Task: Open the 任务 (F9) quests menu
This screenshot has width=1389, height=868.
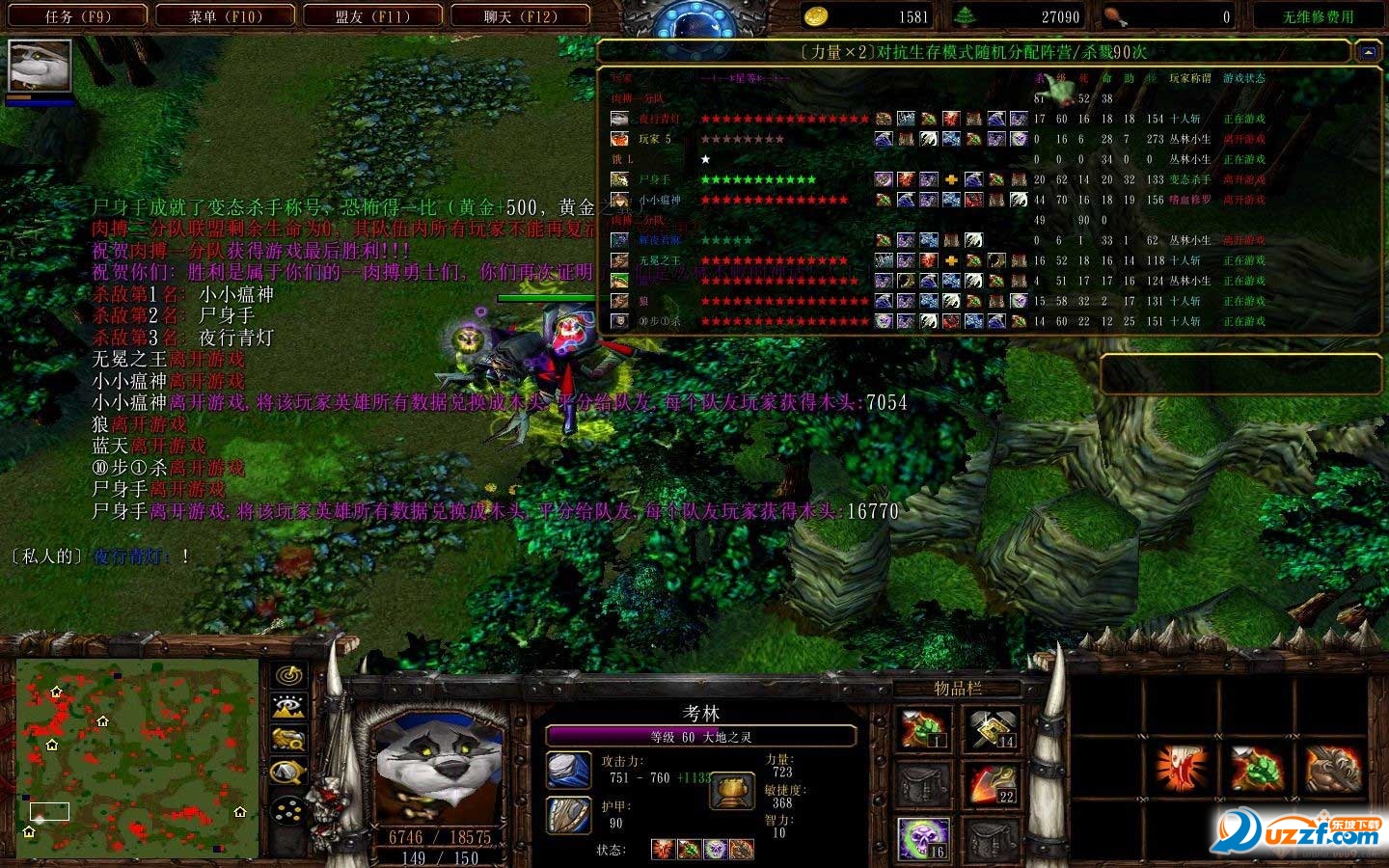Action: [x=78, y=16]
